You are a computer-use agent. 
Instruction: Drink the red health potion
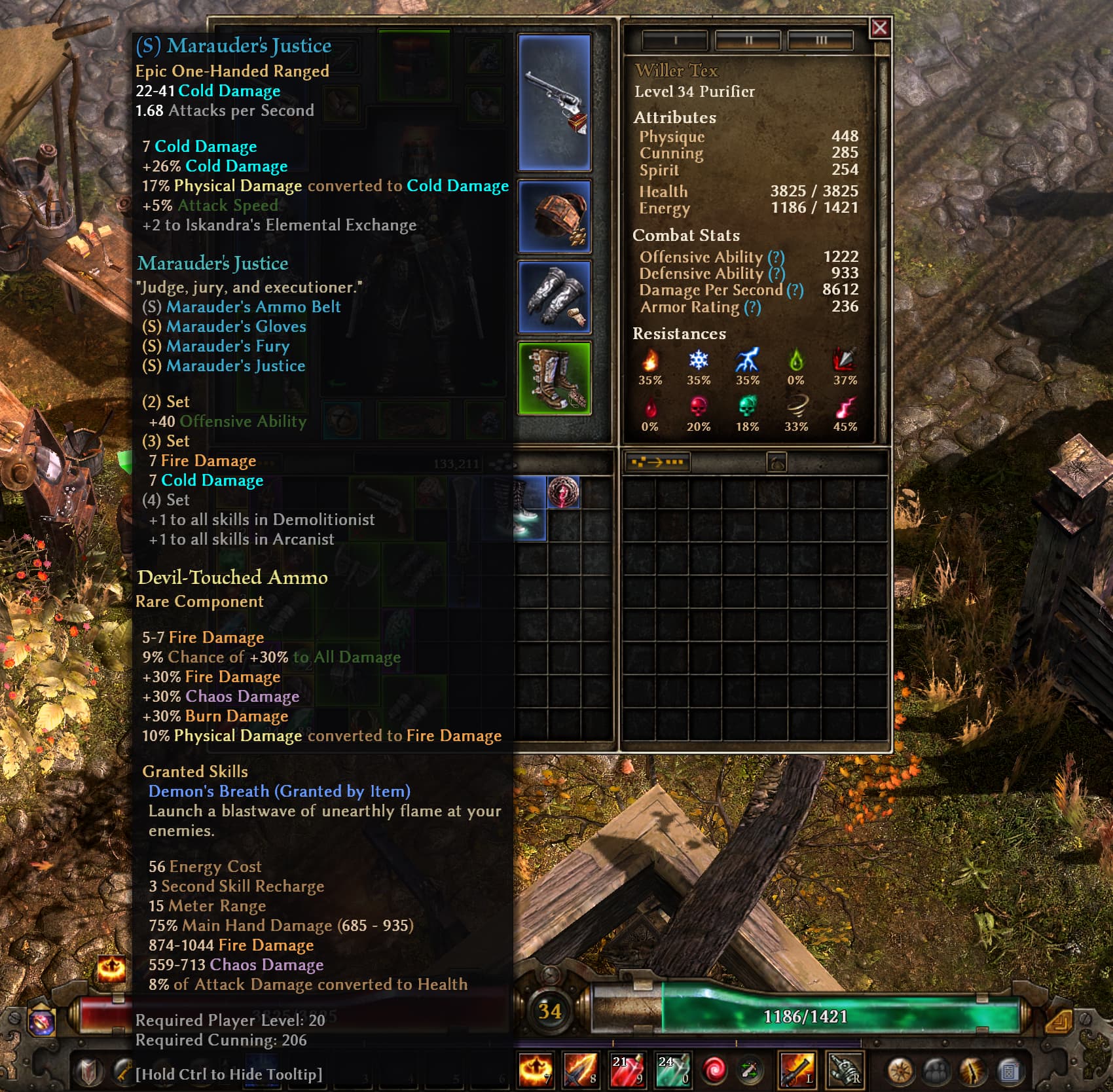[x=627, y=1070]
